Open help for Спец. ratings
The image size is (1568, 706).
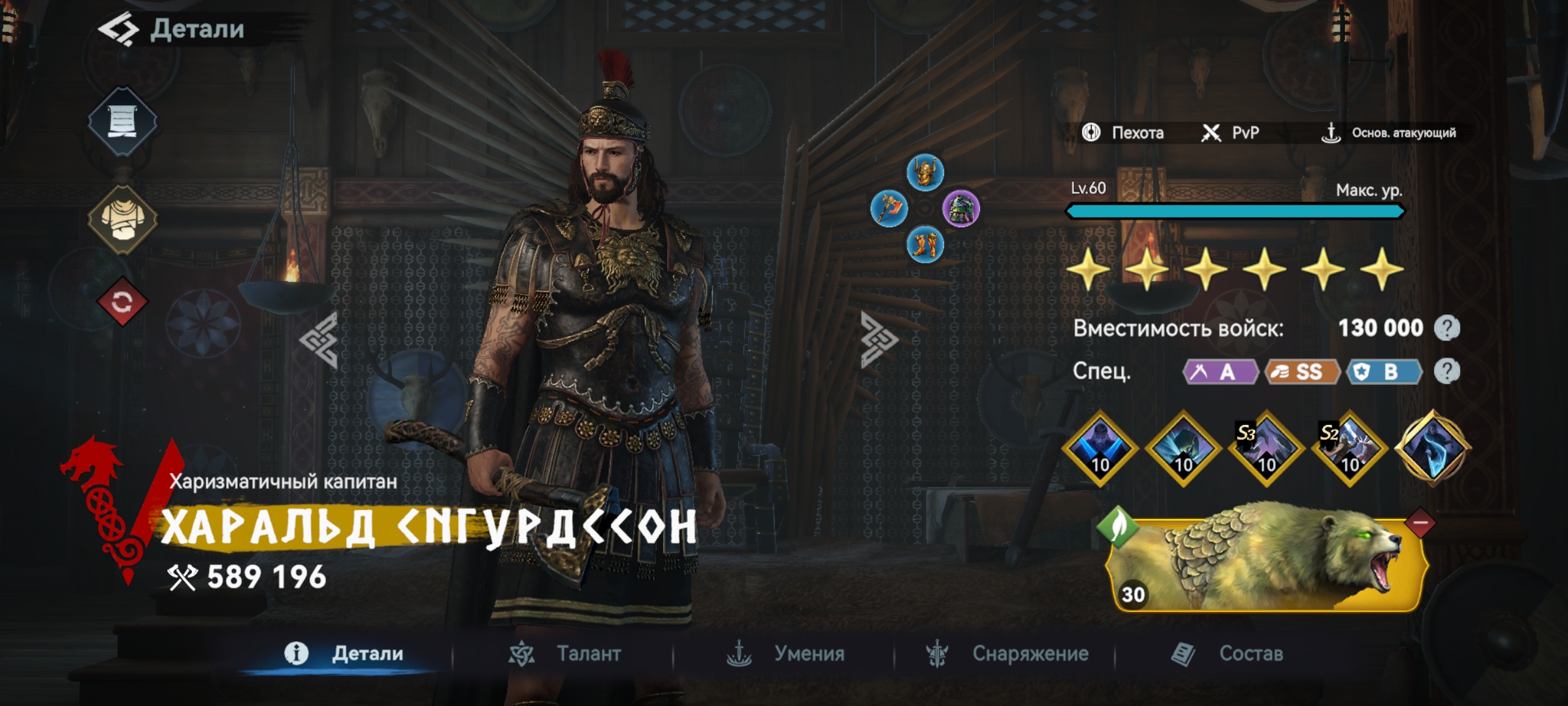coord(1447,371)
